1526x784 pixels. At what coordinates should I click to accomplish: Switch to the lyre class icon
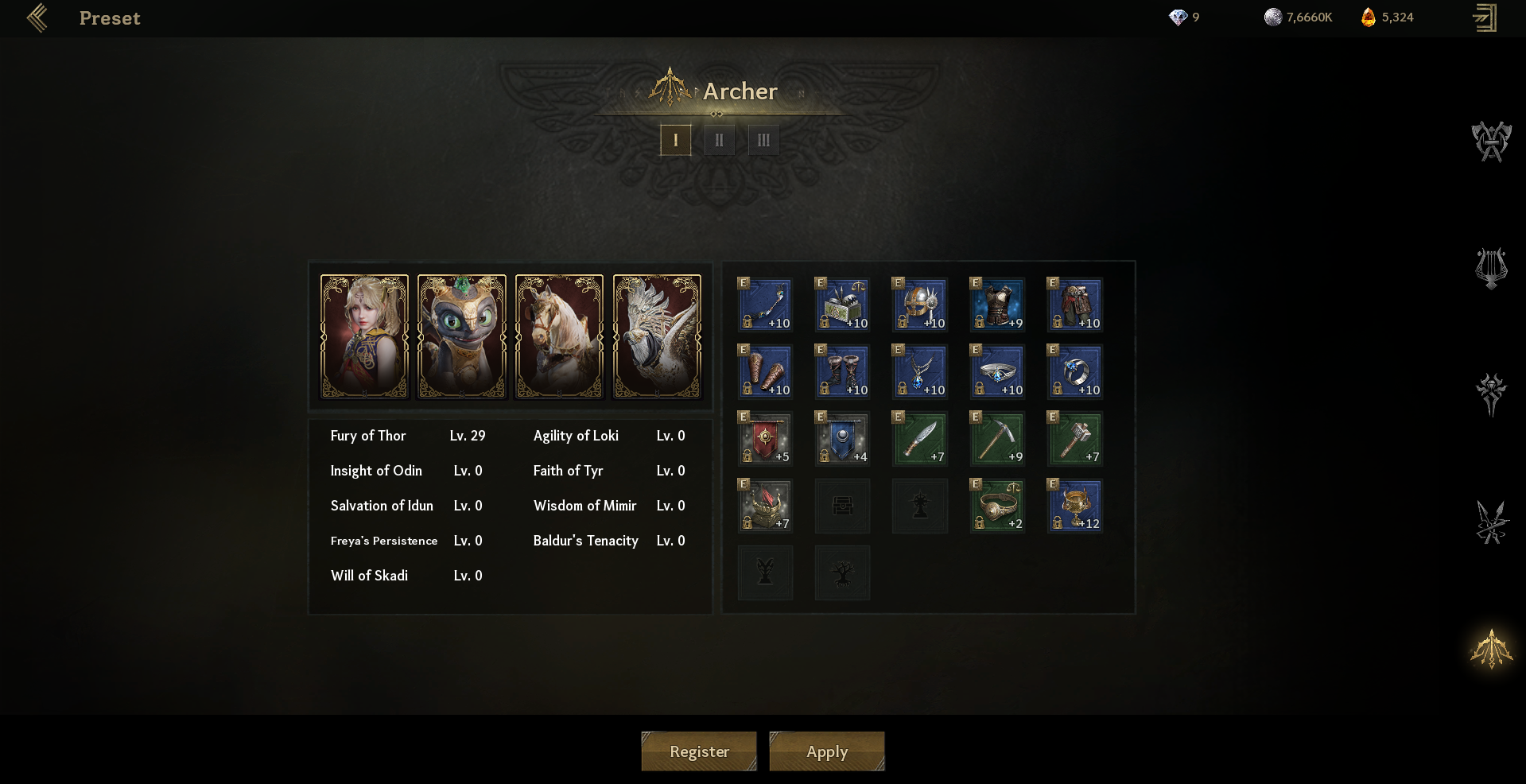1491,269
